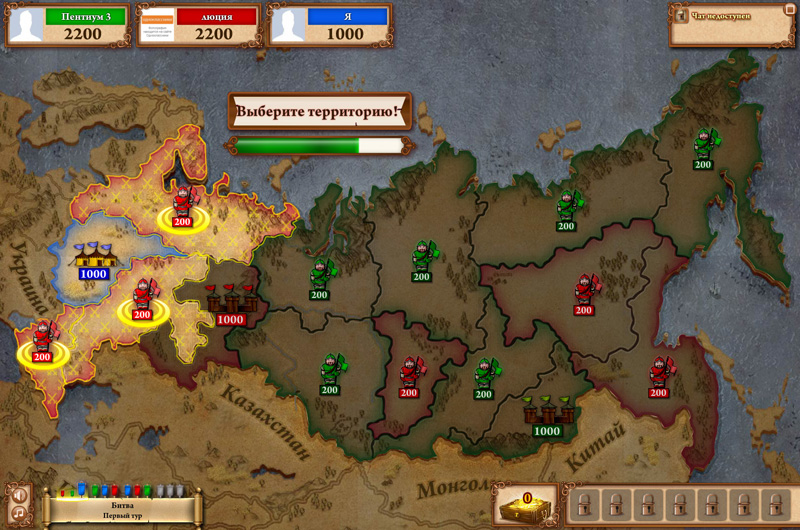Expand the chat panel with its square button

pos(789,10)
